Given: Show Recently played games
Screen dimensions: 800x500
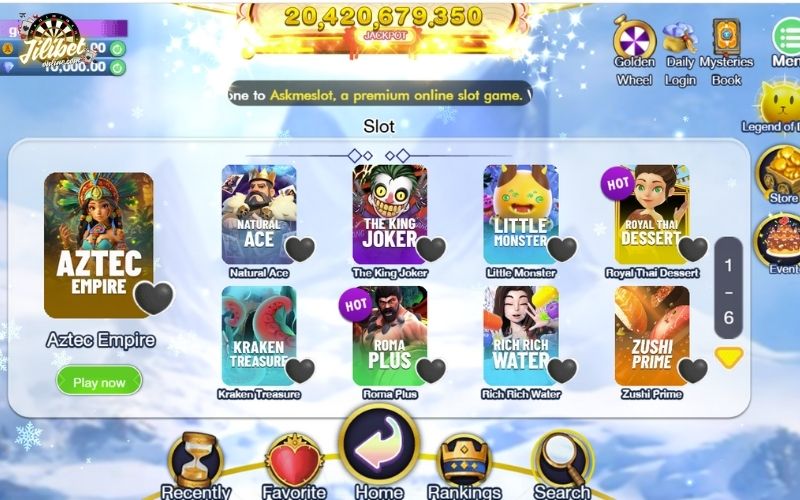Looking at the screenshot, I should [x=196, y=462].
